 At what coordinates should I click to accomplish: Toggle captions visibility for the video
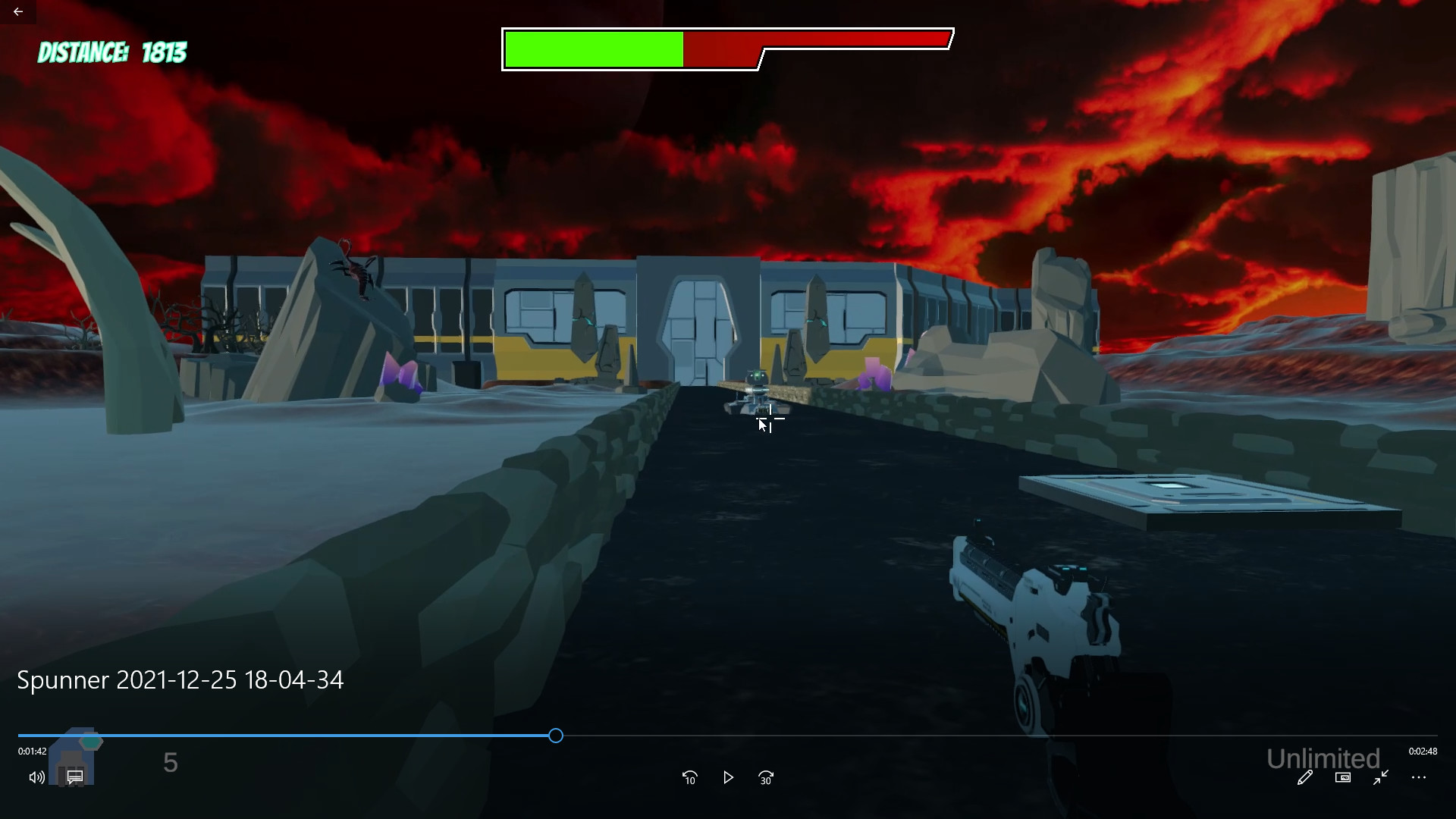tap(74, 777)
